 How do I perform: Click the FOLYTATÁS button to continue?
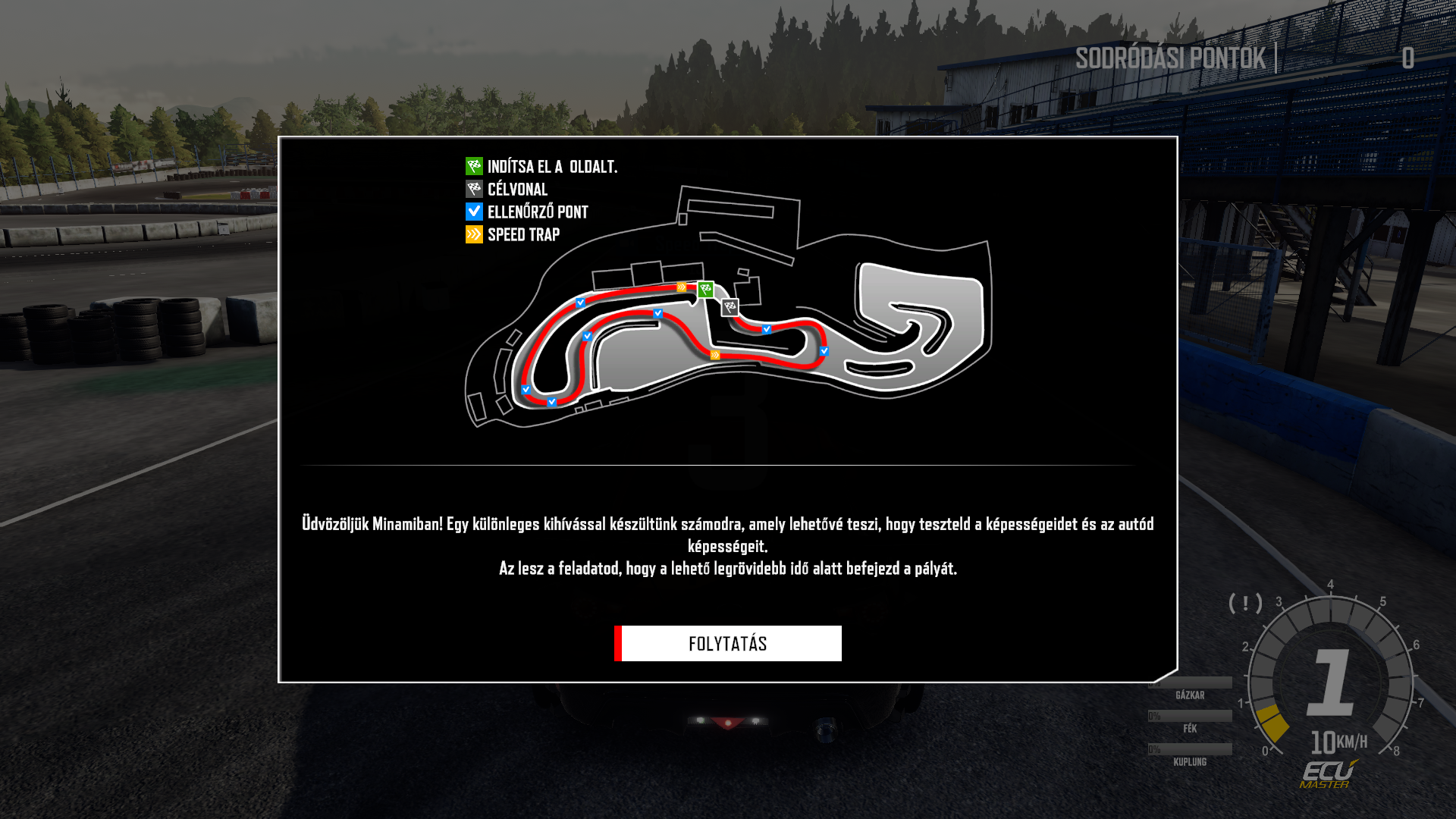(728, 644)
